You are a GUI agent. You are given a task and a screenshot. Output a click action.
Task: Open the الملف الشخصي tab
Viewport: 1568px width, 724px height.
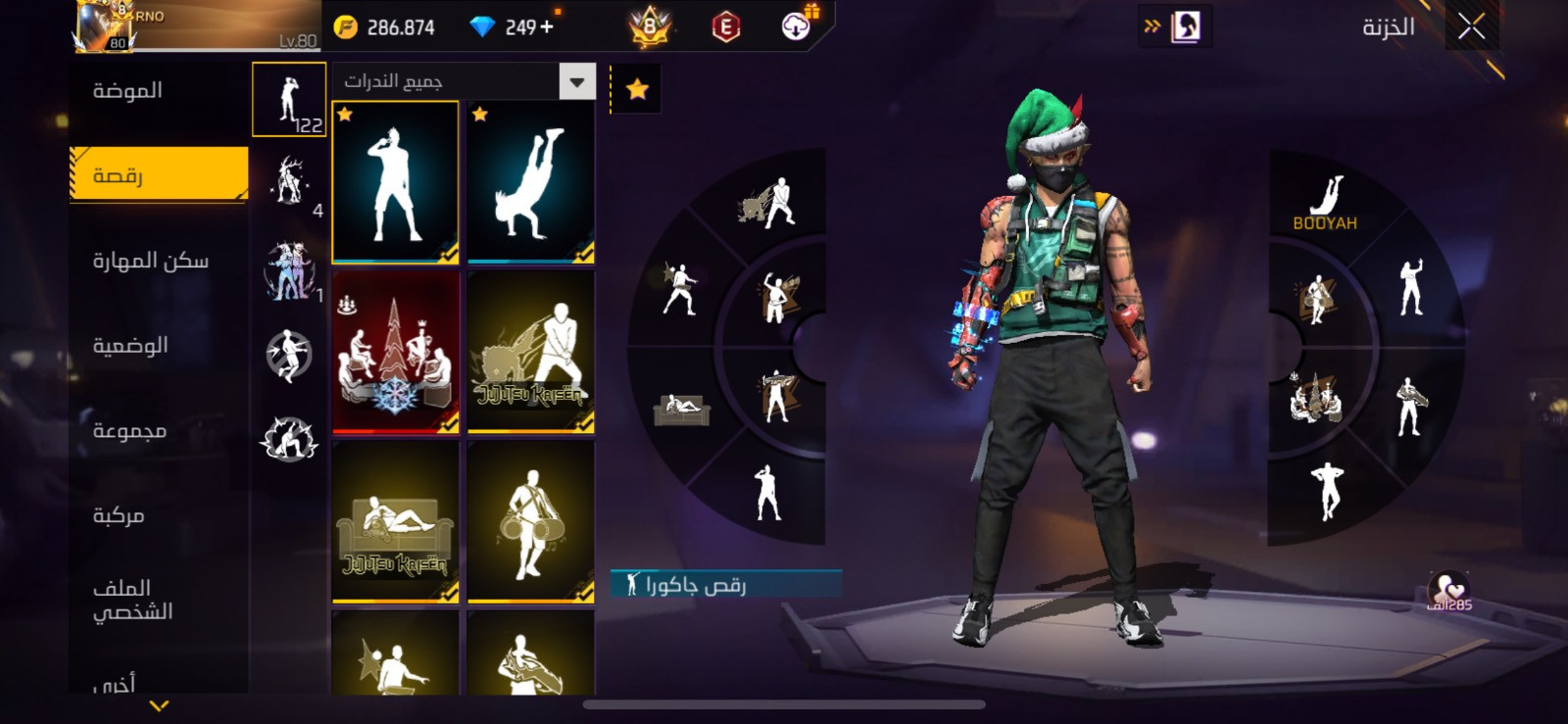click(132, 600)
